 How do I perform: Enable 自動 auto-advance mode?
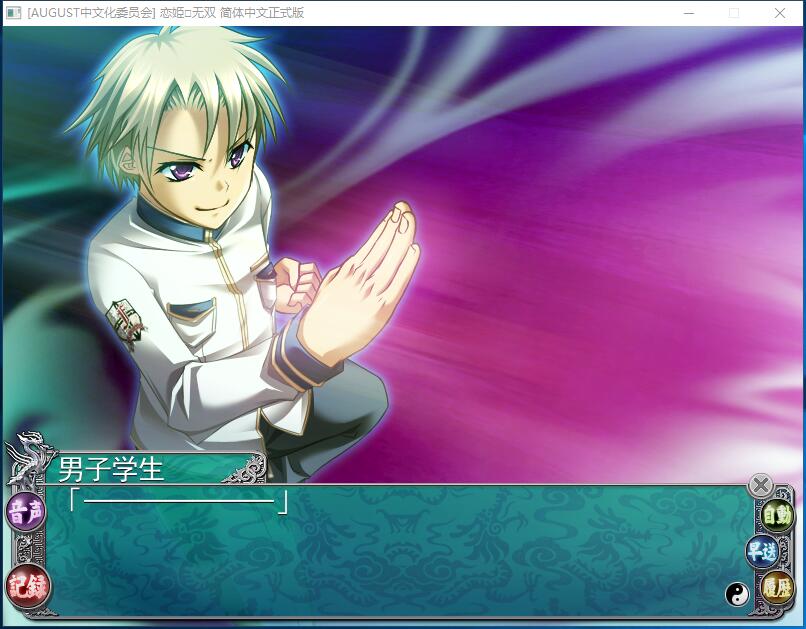coord(777,516)
